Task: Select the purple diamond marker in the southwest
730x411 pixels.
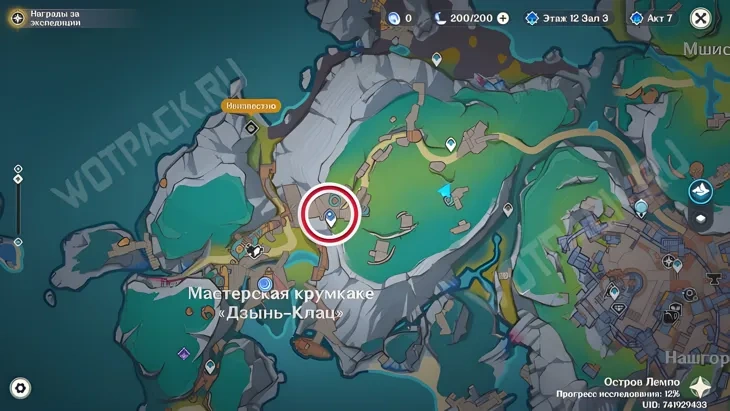Action: 184,353
